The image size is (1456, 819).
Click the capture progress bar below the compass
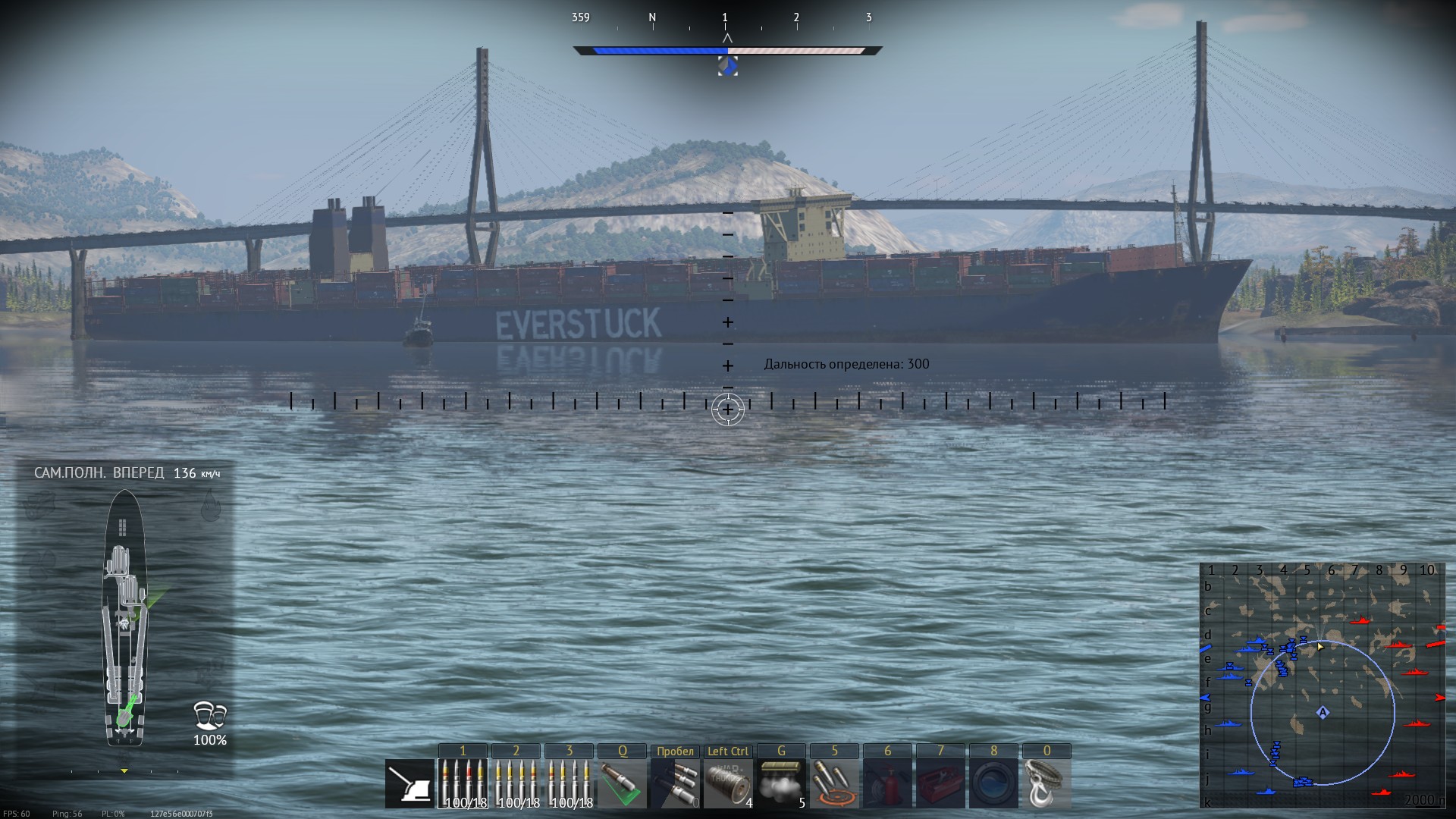click(726, 52)
